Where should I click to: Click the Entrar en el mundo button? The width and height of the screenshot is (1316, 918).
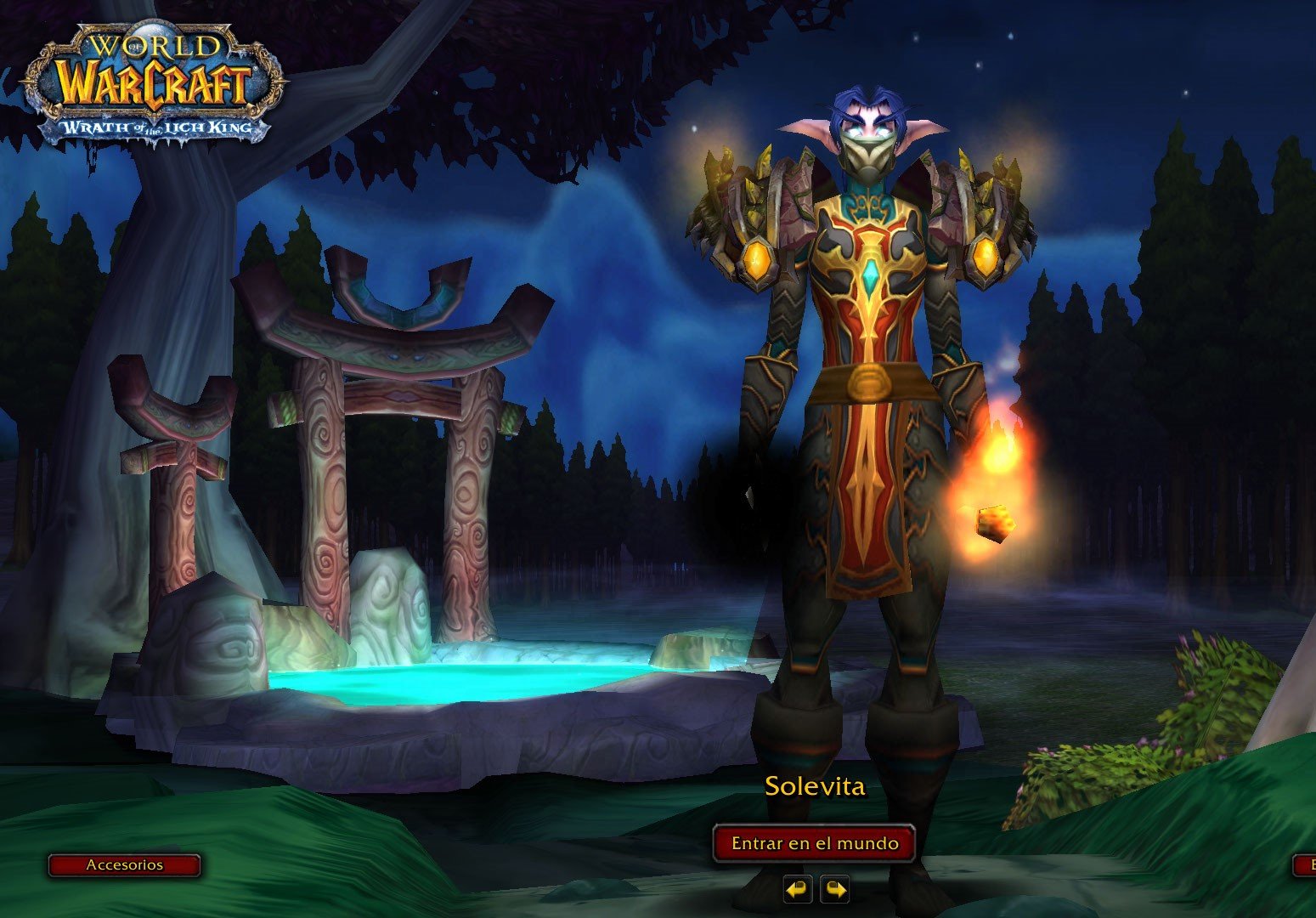(814, 843)
